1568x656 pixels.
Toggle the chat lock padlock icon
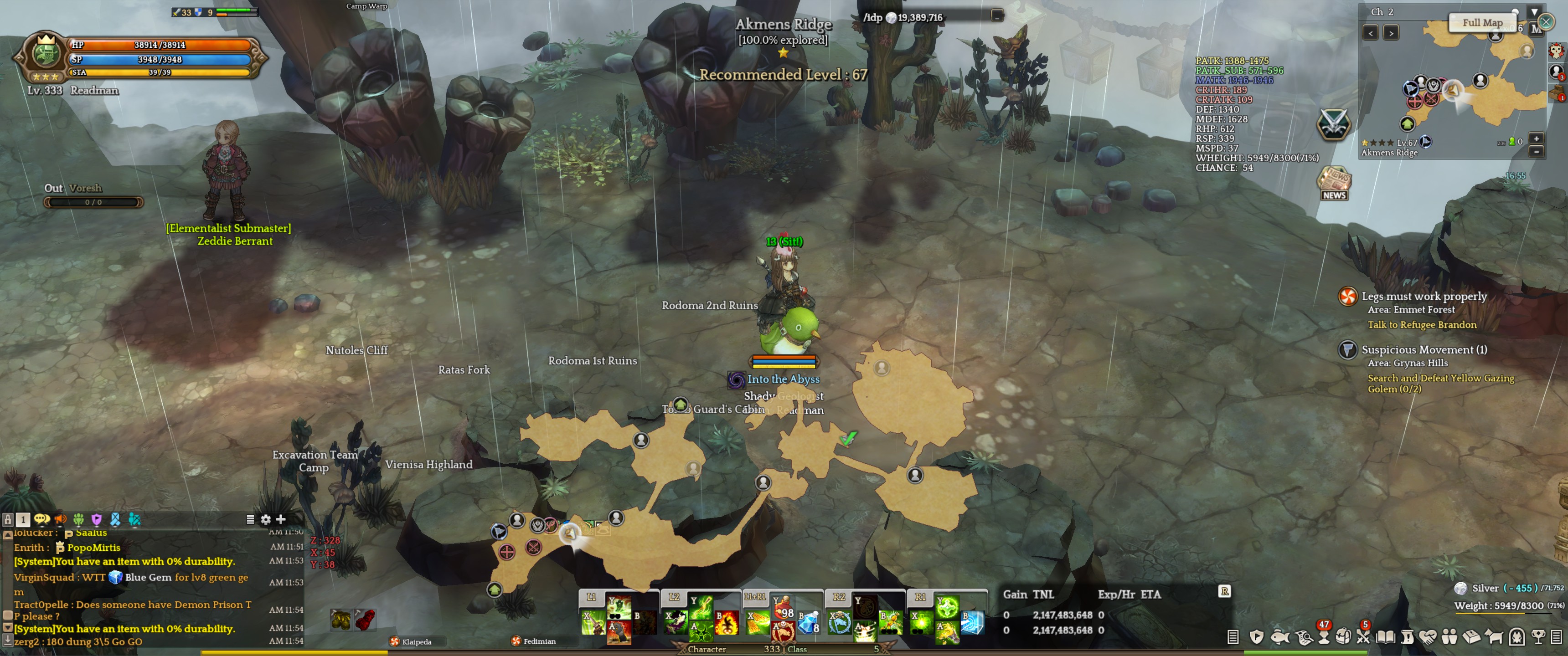click(x=8, y=520)
